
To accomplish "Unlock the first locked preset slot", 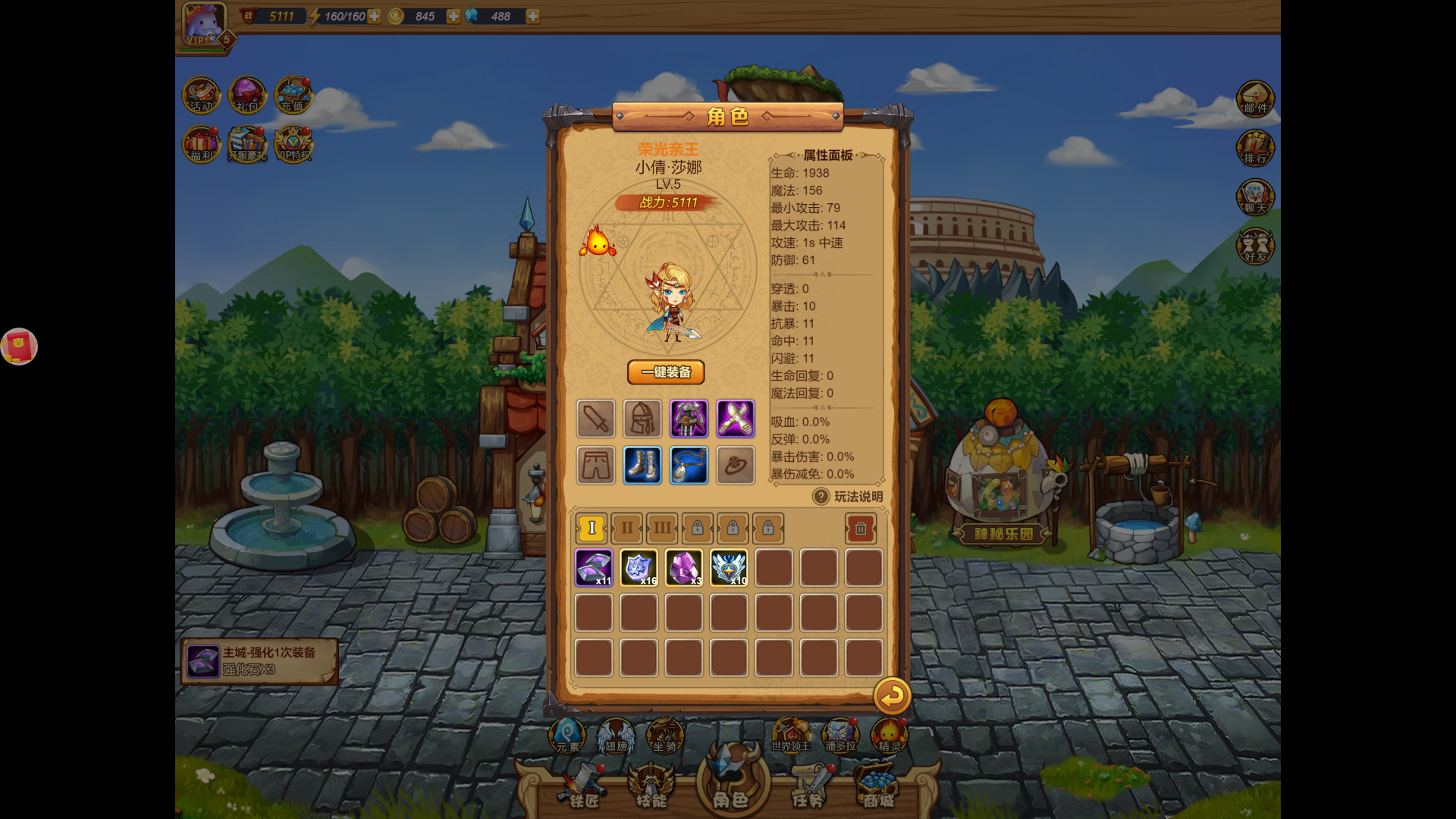I will (x=696, y=529).
